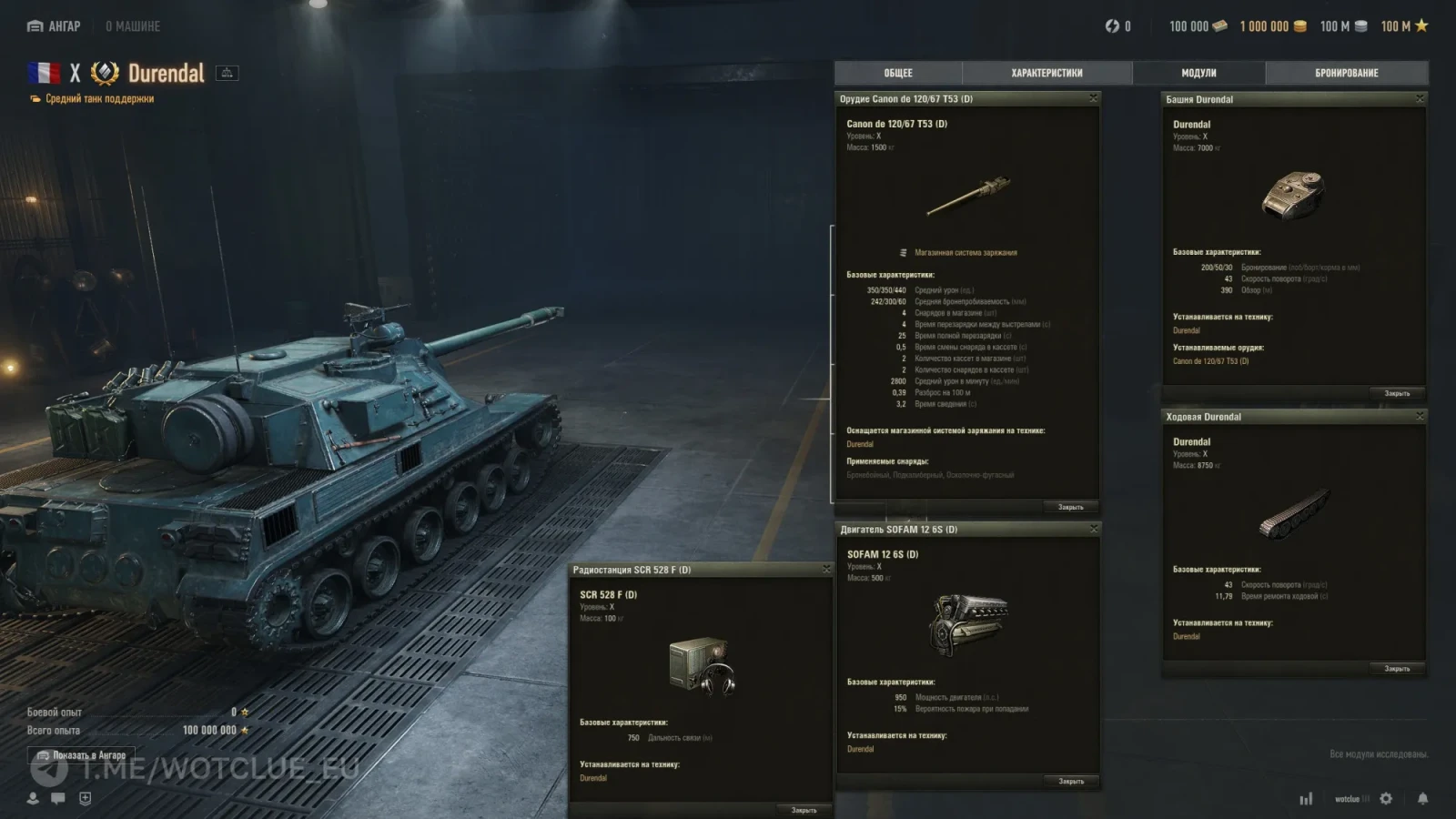Return to the Ангар screen
Image resolution: width=1456 pixels, height=819 pixels.
(x=55, y=26)
